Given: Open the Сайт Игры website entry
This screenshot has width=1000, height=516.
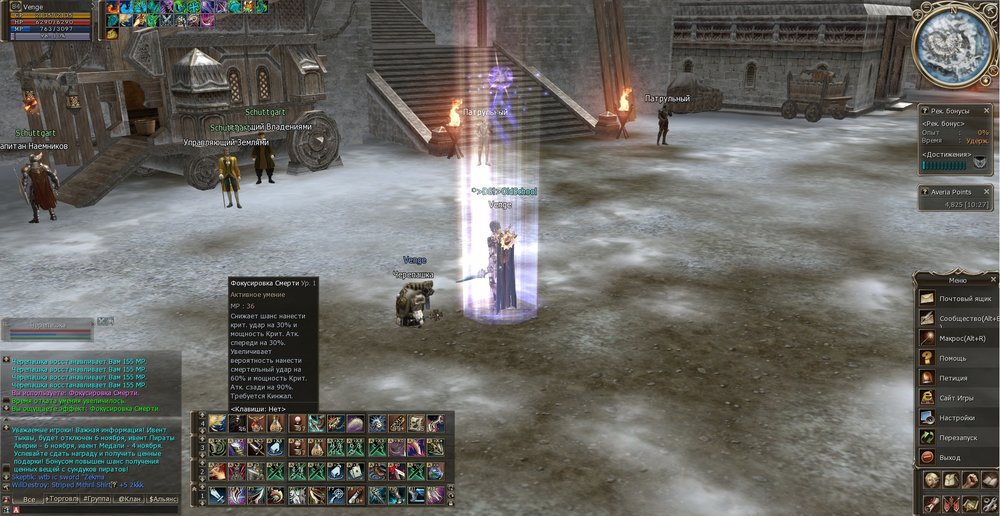Looking at the screenshot, I should click(958, 397).
